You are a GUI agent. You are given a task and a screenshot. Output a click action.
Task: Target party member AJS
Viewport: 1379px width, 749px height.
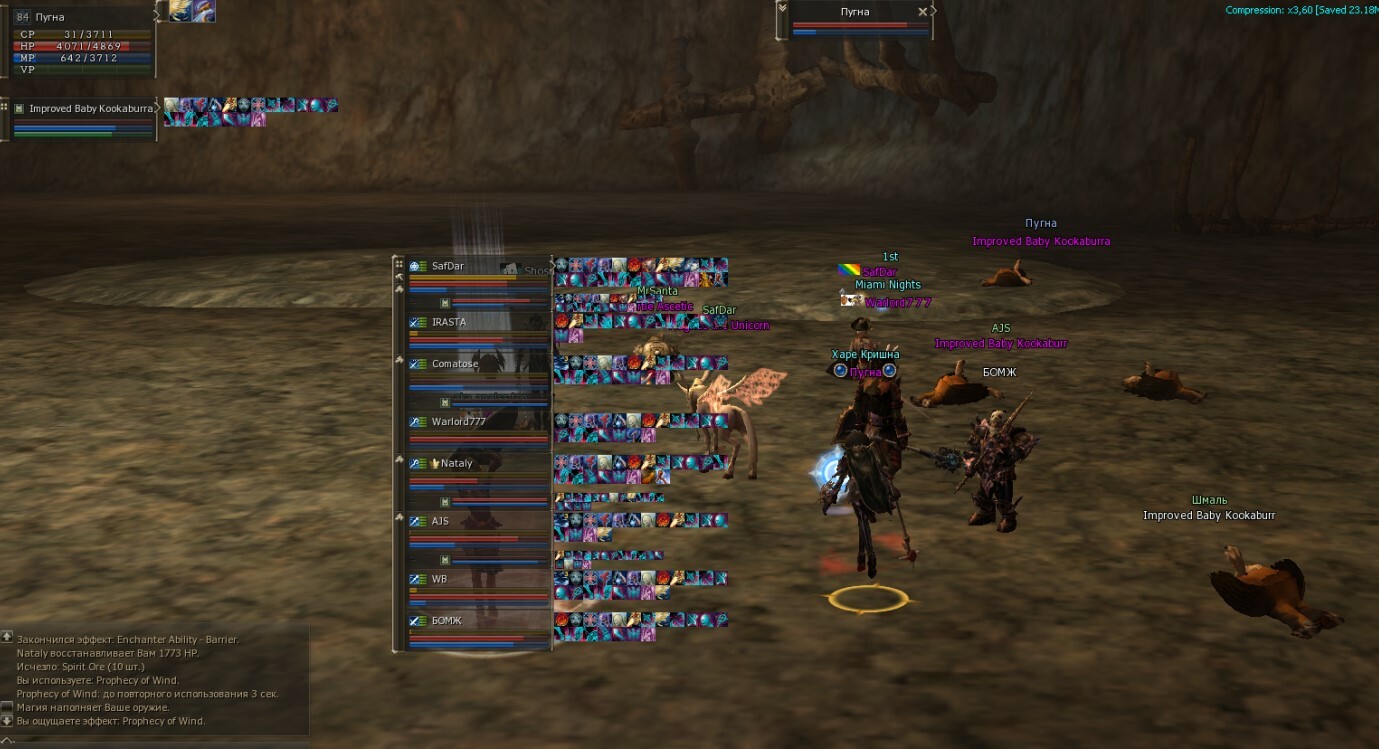(440, 521)
